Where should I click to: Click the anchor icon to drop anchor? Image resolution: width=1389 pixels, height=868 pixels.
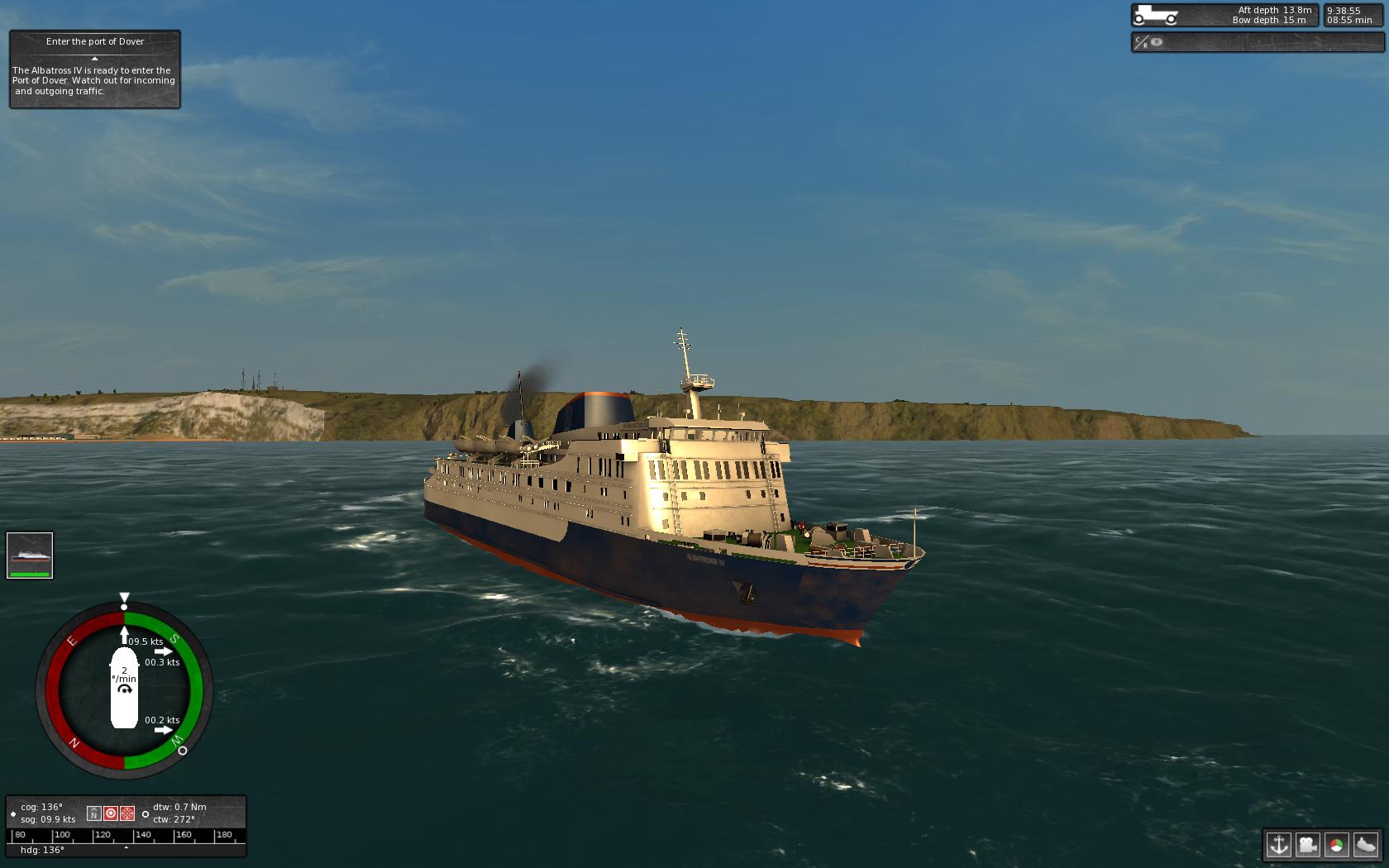point(1279,846)
